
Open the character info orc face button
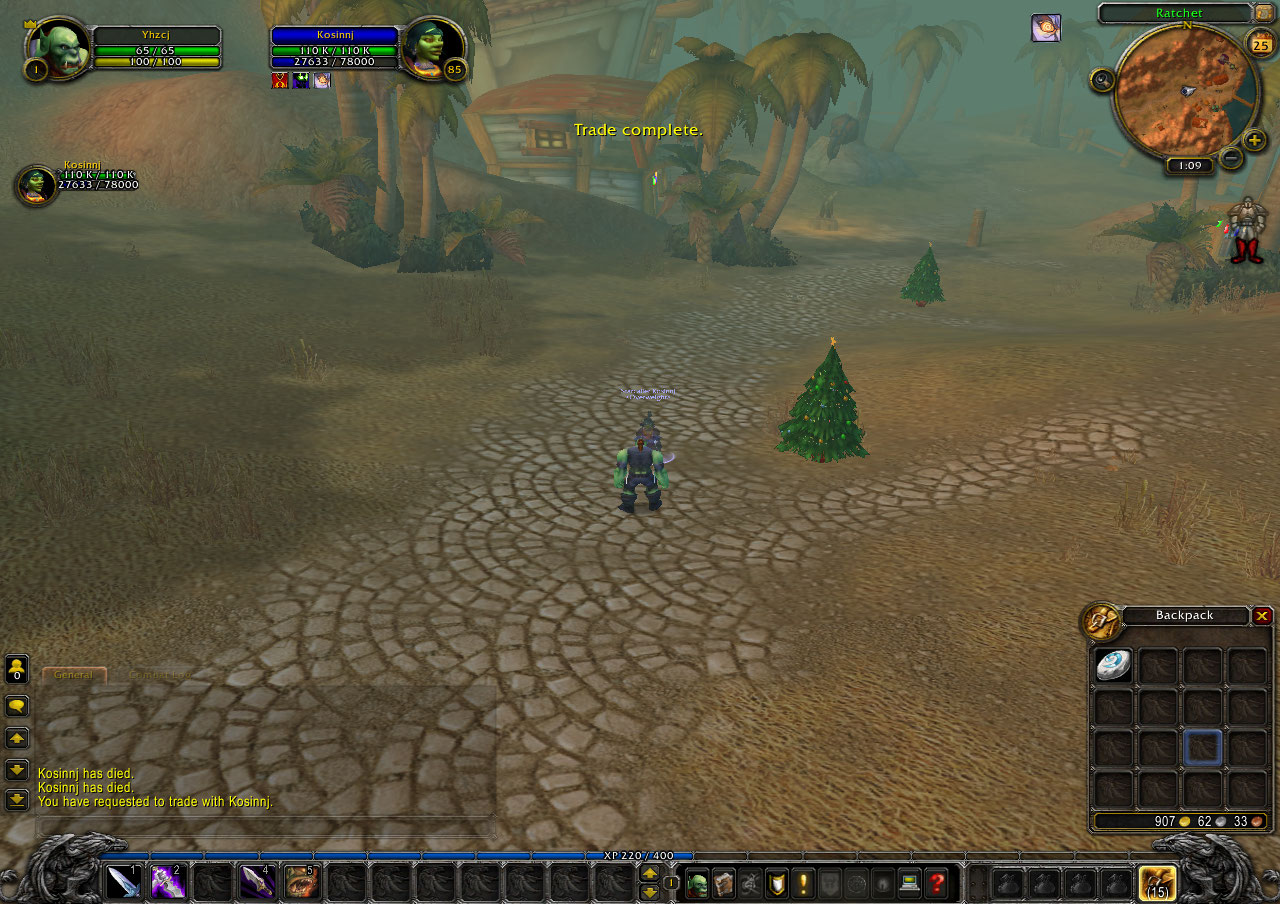[696, 884]
